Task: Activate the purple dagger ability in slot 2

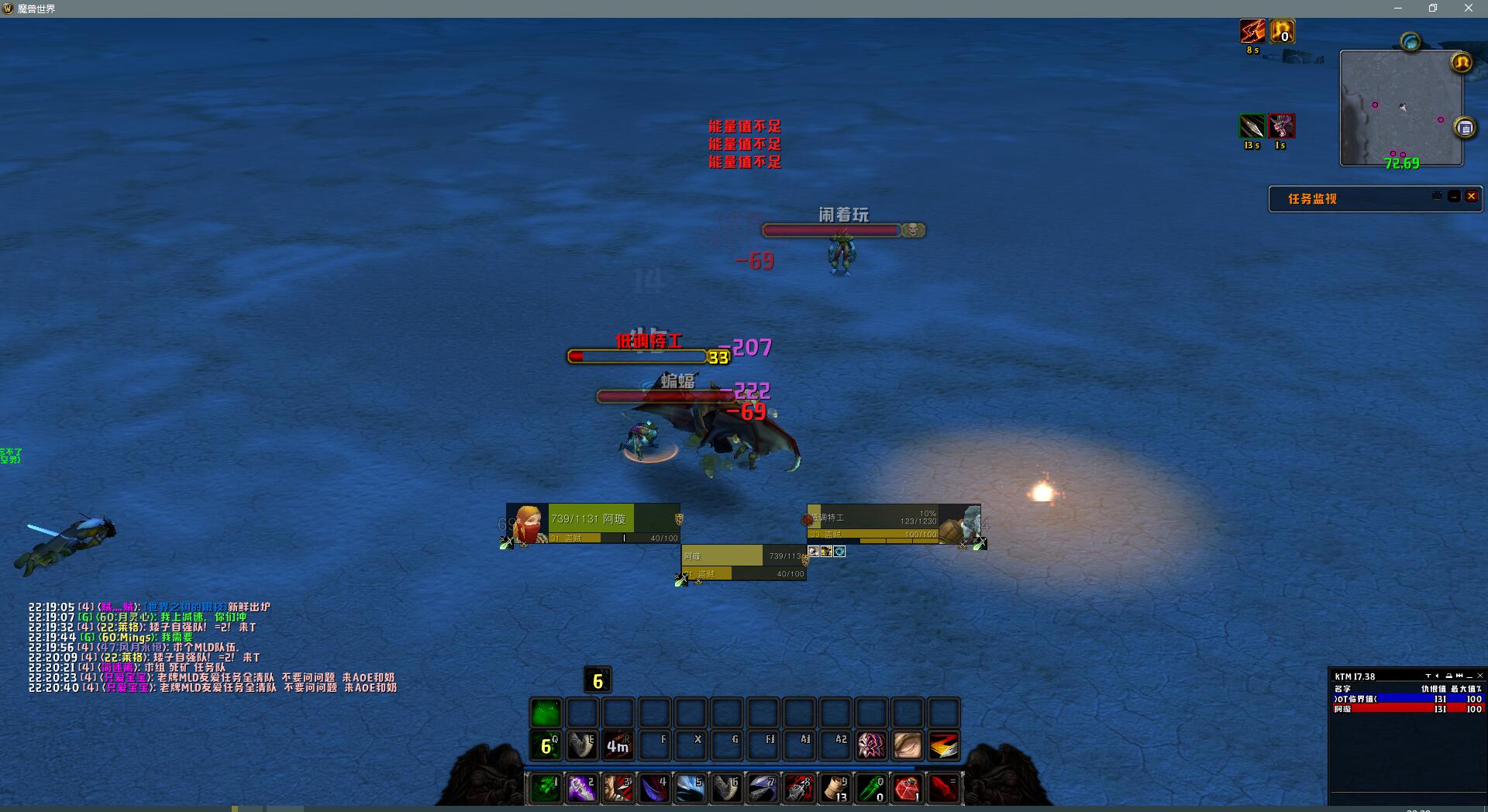Action: 581,788
